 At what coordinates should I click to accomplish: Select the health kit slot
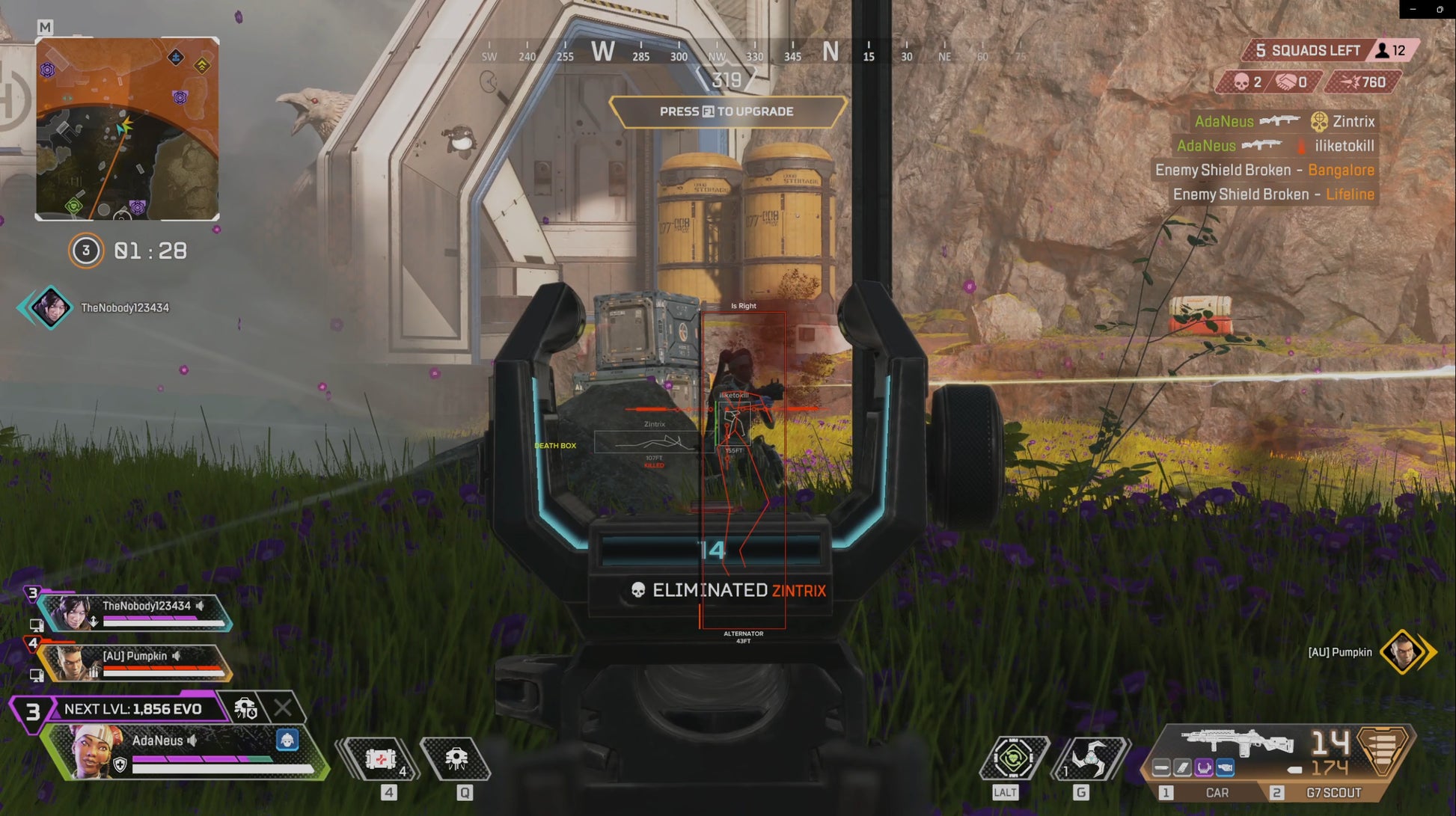point(381,759)
